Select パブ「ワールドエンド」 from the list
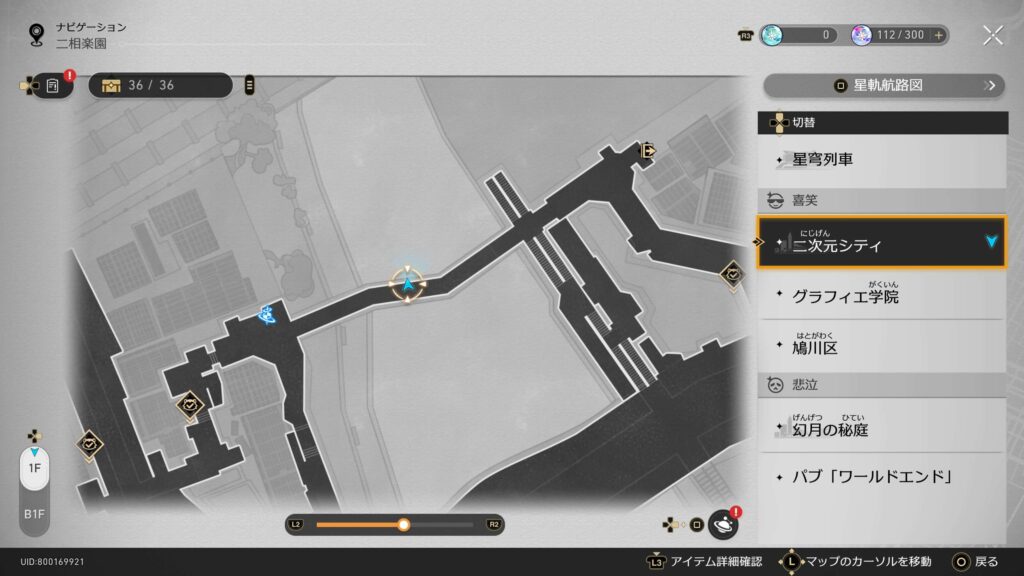1024x576 pixels. [881, 476]
